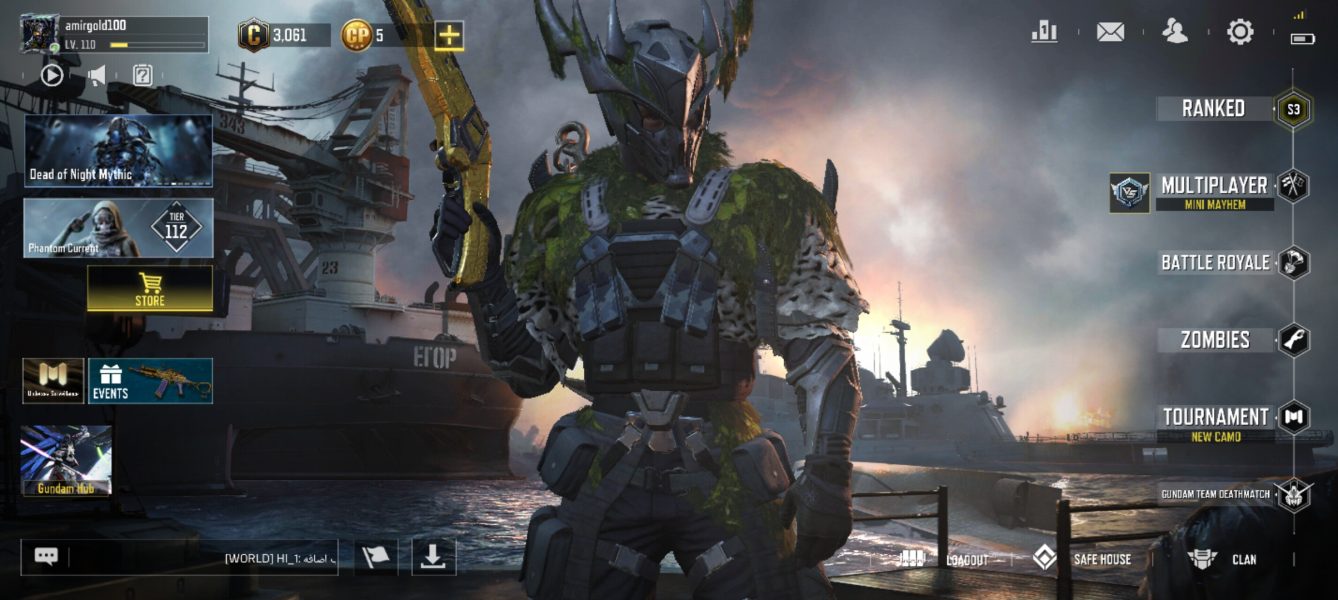Enter Battle Royale mode
The height and width of the screenshot is (600, 1338).
click(1214, 263)
